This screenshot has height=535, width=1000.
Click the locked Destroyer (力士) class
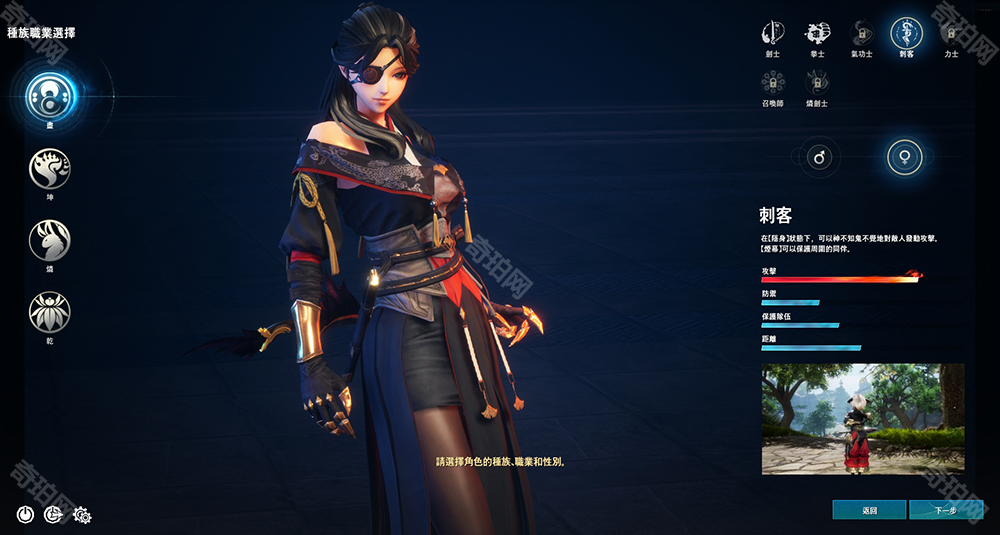click(950, 31)
